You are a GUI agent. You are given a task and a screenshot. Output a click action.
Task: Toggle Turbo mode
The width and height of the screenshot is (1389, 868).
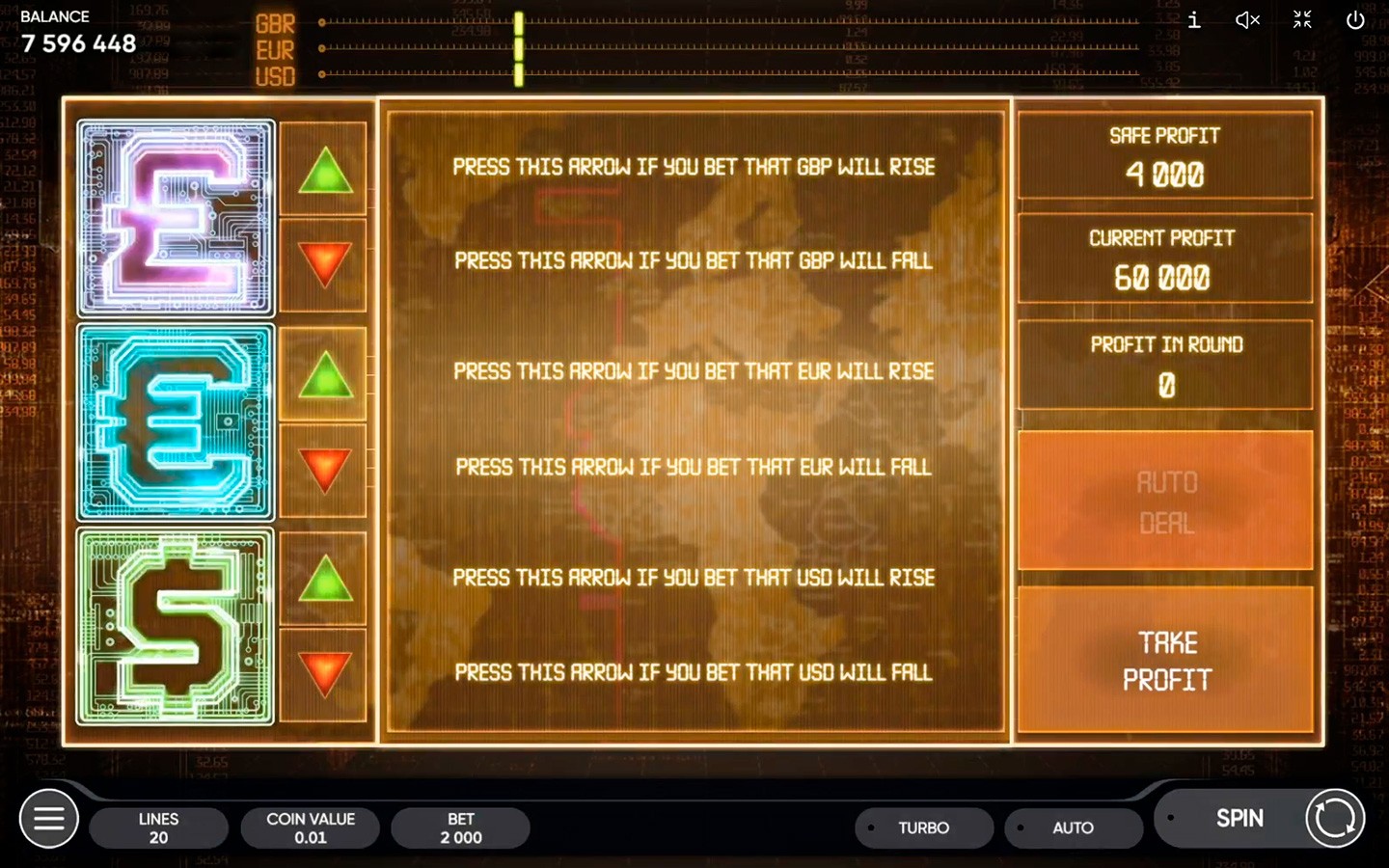(x=923, y=827)
